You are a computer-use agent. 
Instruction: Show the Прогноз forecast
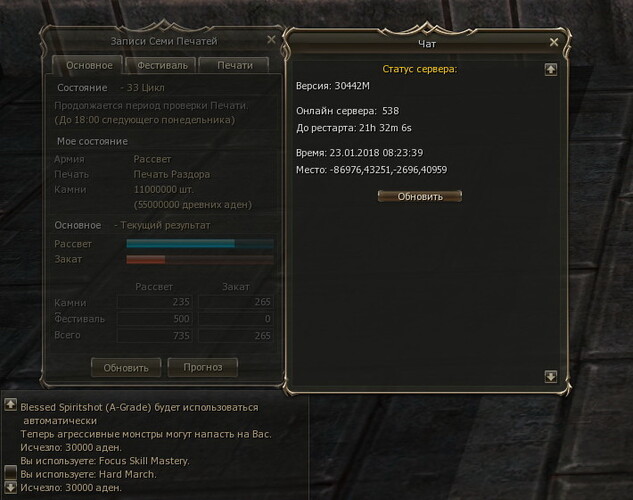(x=203, y=367)
